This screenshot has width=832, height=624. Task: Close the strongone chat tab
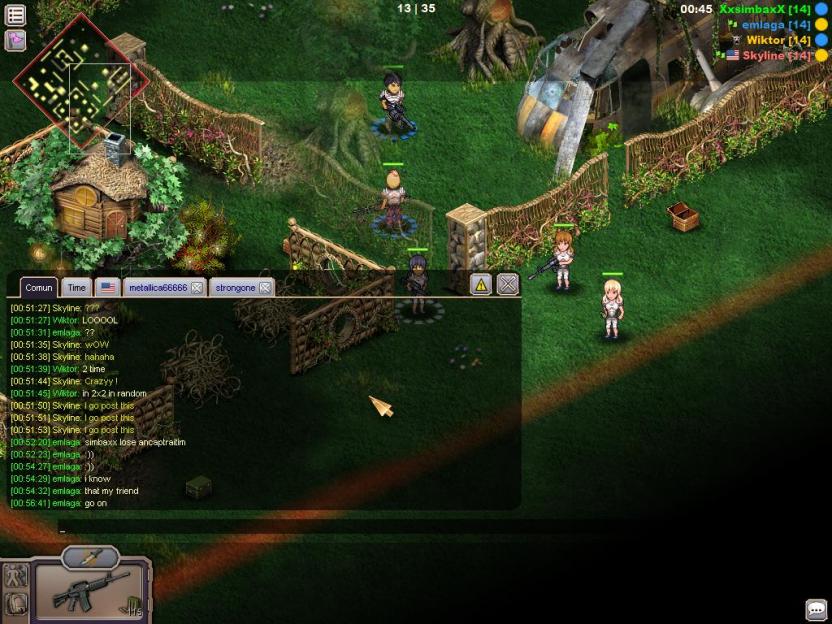(x=265, y=287)
